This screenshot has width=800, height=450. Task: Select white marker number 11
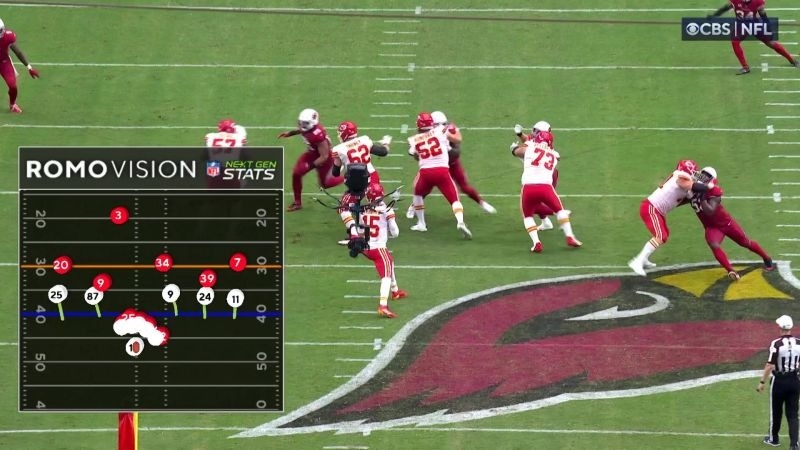point(235,297)
